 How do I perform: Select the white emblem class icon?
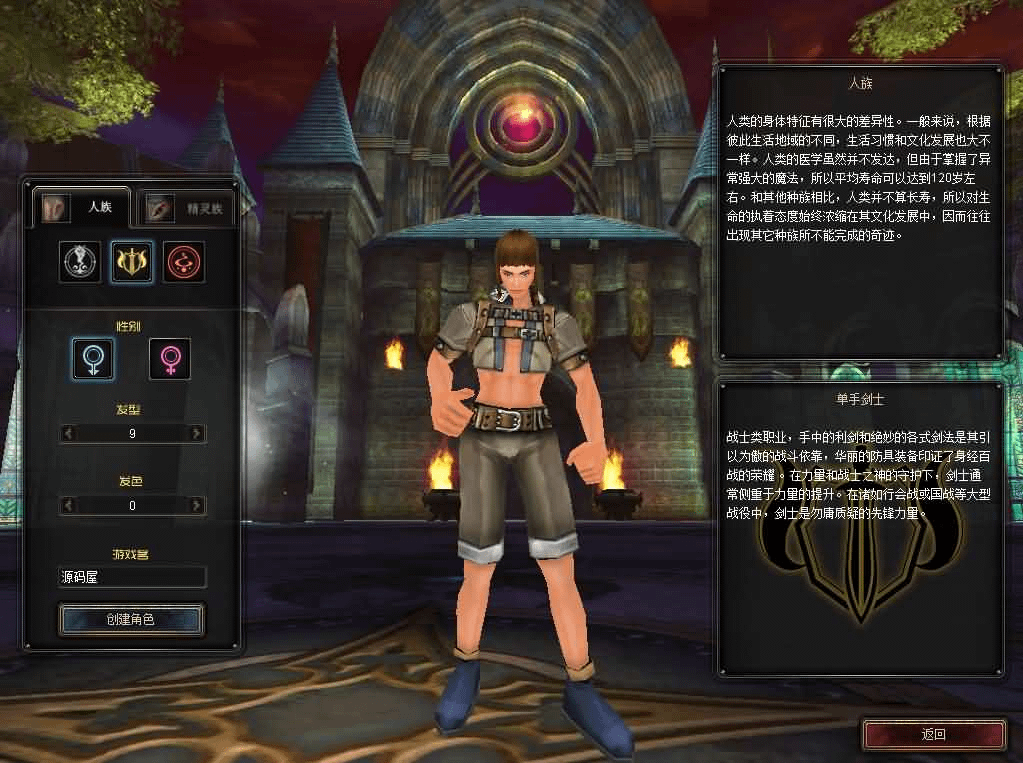(x=80, y=262)
